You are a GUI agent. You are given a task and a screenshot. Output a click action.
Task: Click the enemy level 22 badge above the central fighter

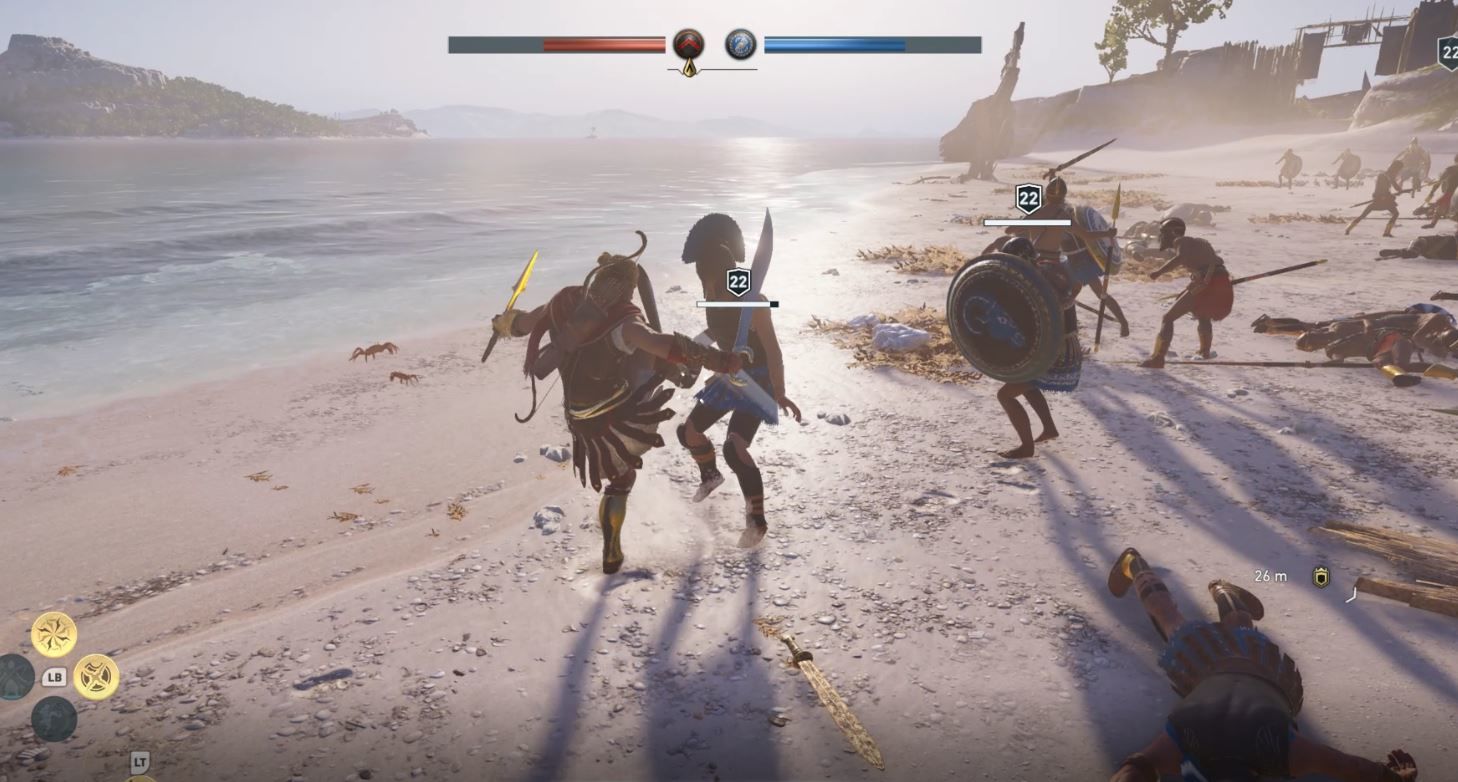pos(739,282)
